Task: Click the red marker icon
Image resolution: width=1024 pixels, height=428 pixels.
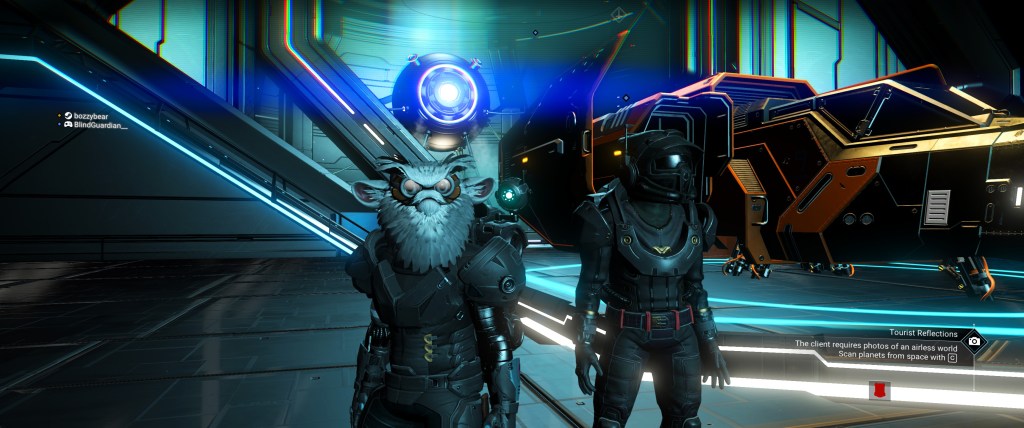Action: (x=881, y=390)
